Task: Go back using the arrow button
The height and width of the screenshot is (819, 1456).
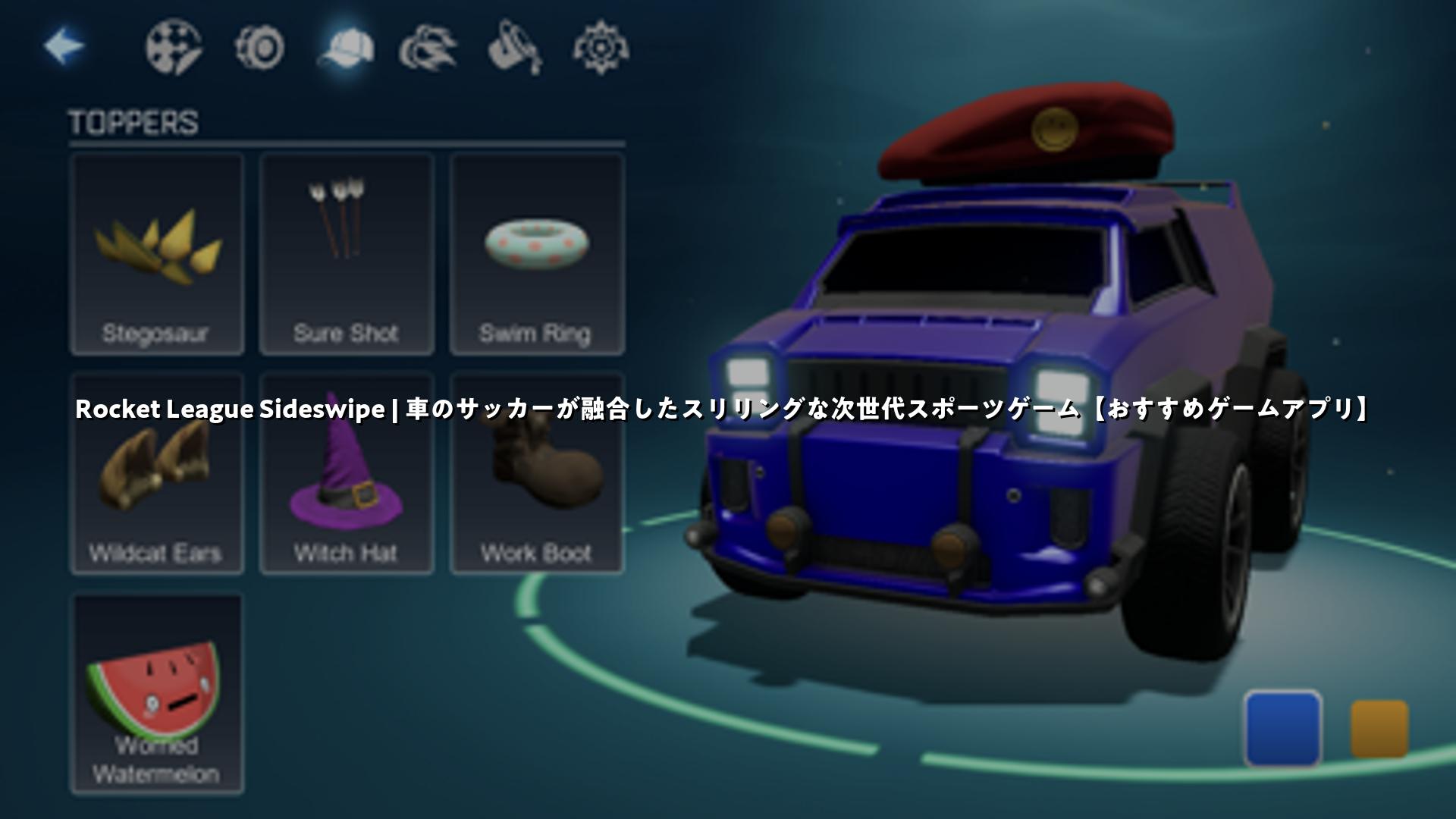Action: pyautogui.click(x=64, y=47)
